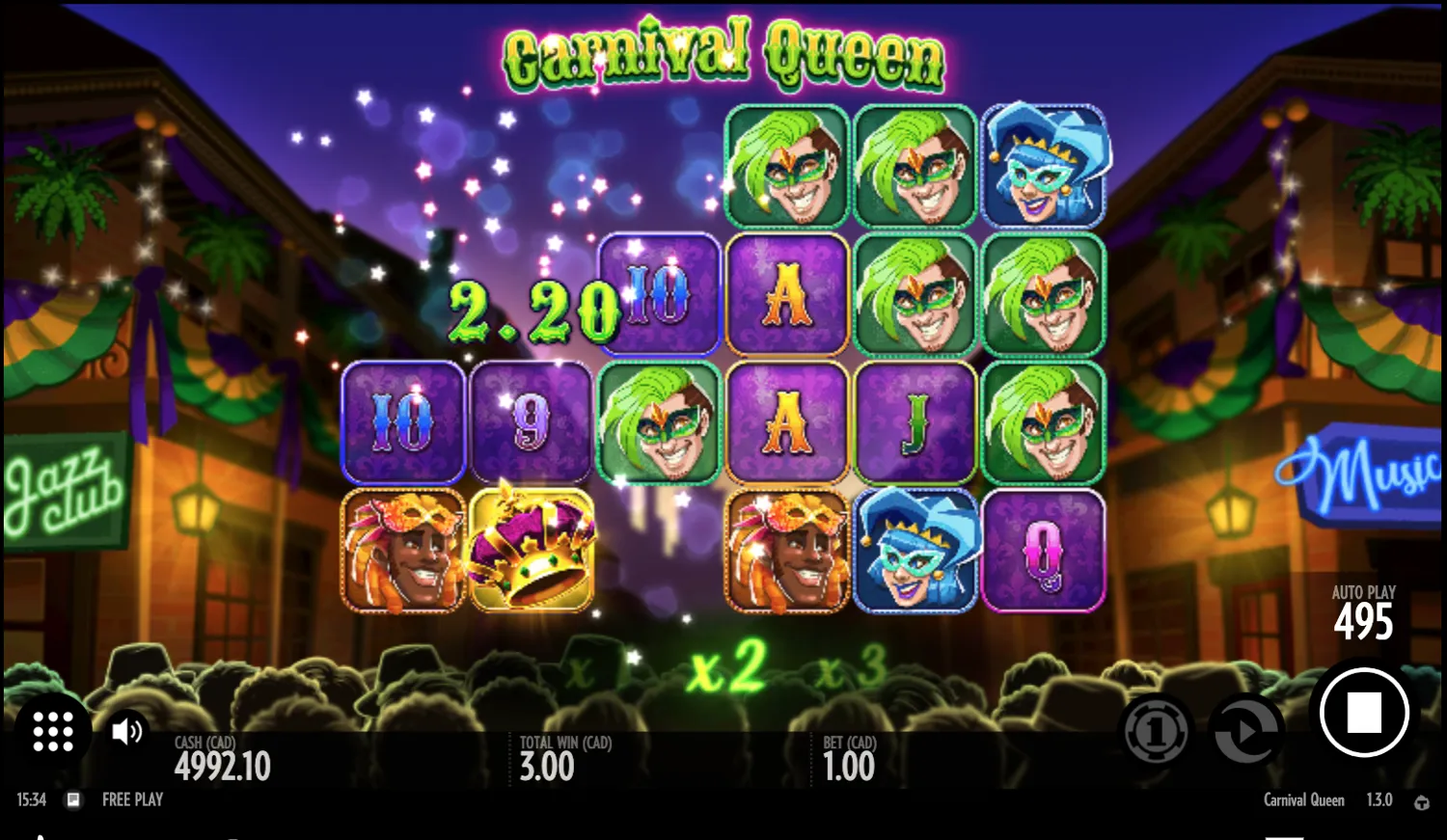Click the version number 1.3.0
The height and width of the screenshot is (840, 1447).
click(1380, 799)
